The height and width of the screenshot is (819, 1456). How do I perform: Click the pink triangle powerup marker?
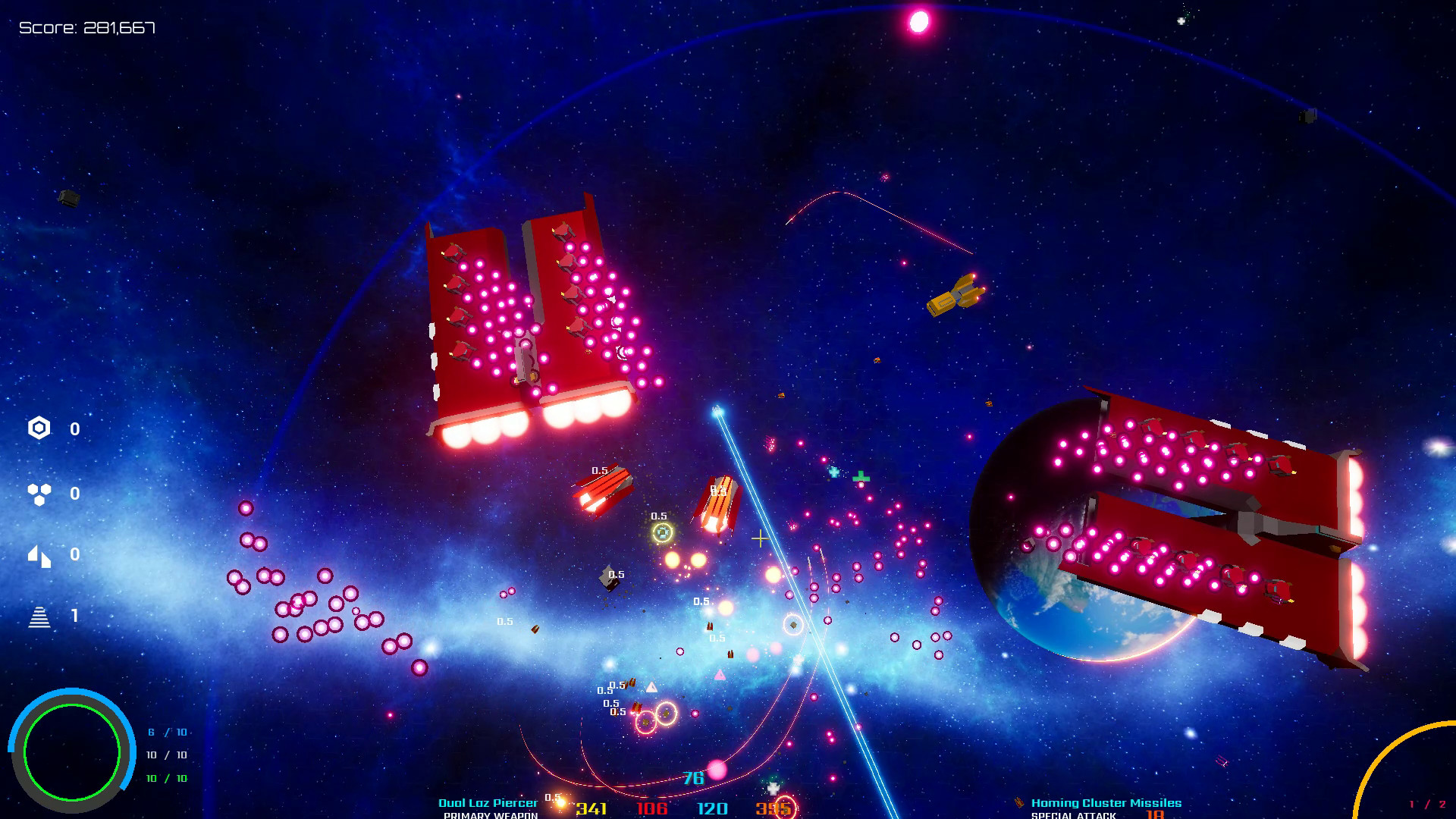point(719,674)
